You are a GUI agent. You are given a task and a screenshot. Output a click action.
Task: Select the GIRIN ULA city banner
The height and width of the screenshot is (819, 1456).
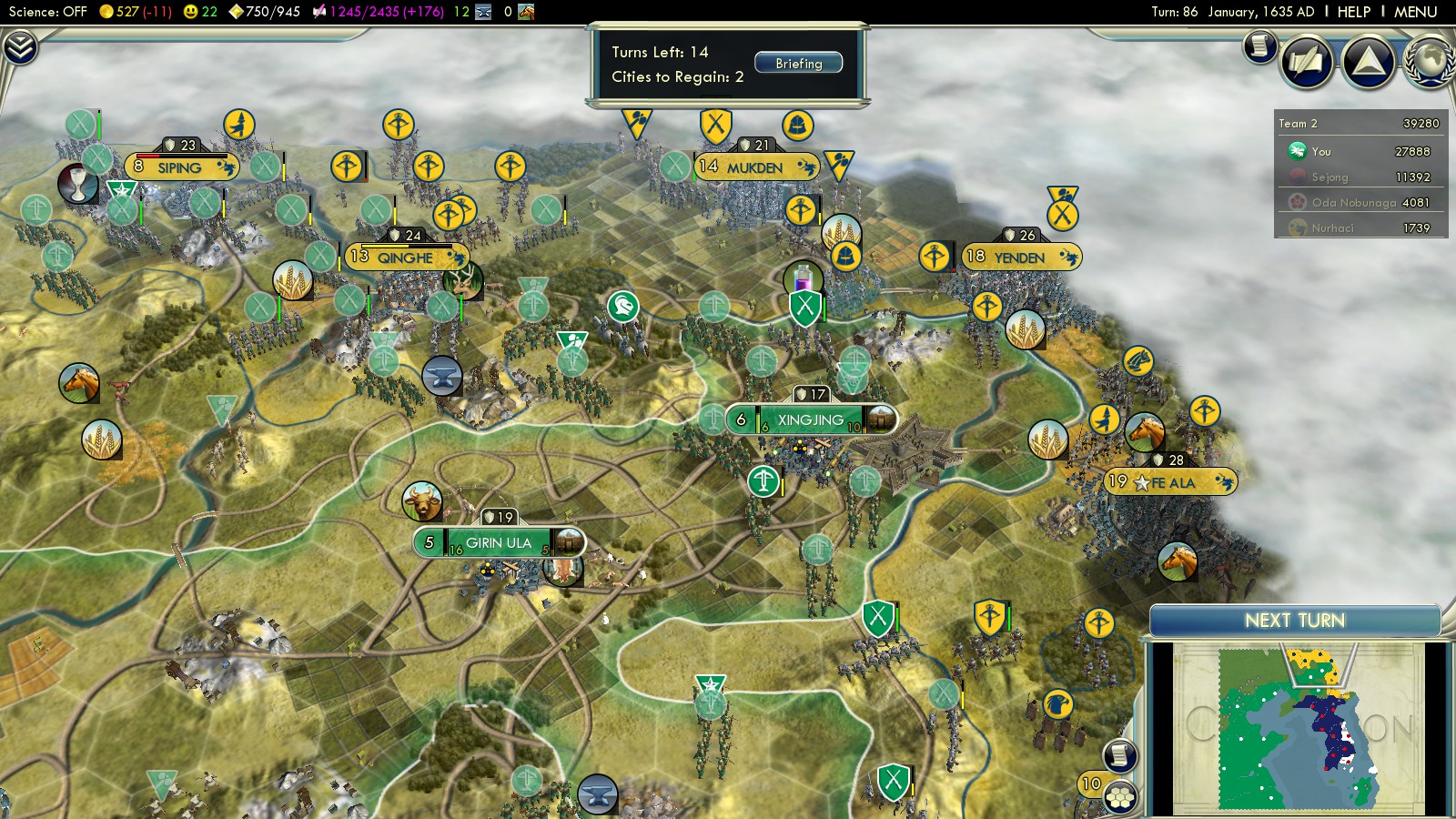[x=499, y=543]
